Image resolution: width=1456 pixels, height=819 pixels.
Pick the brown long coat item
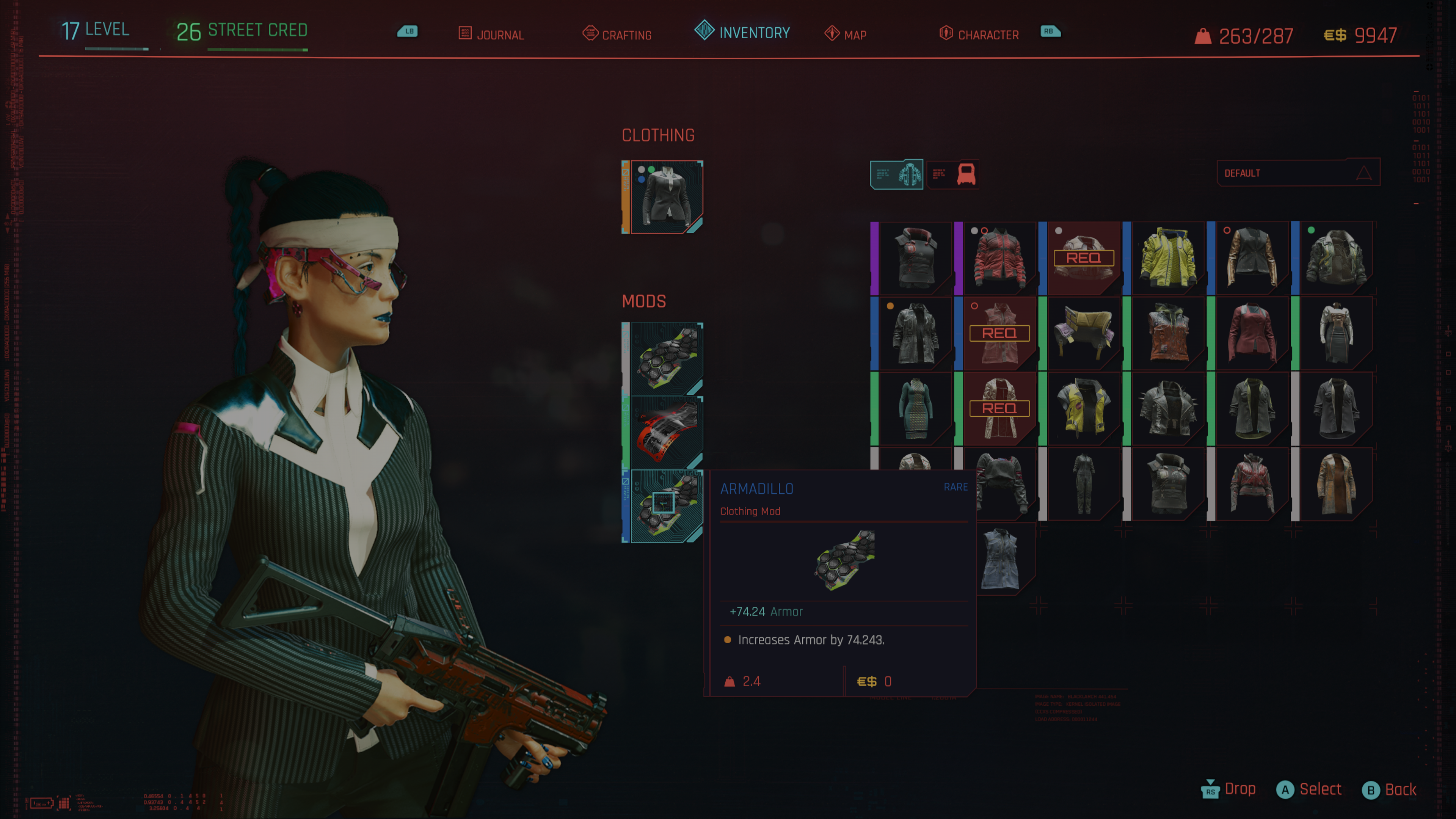tap(1336, 484)
